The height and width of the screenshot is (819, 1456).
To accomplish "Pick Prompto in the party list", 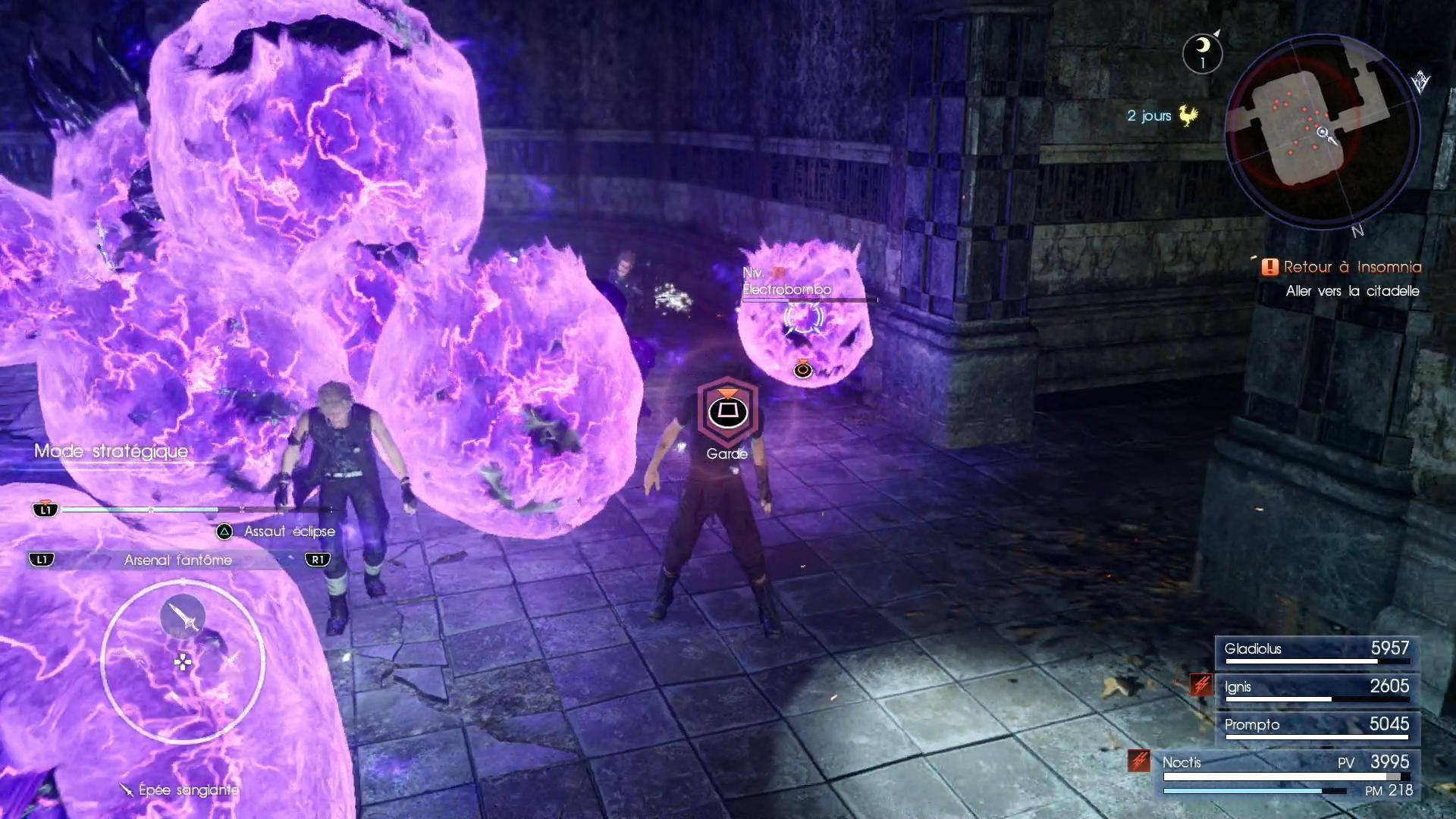I will pyautogui.click(x=1316, y=726).
